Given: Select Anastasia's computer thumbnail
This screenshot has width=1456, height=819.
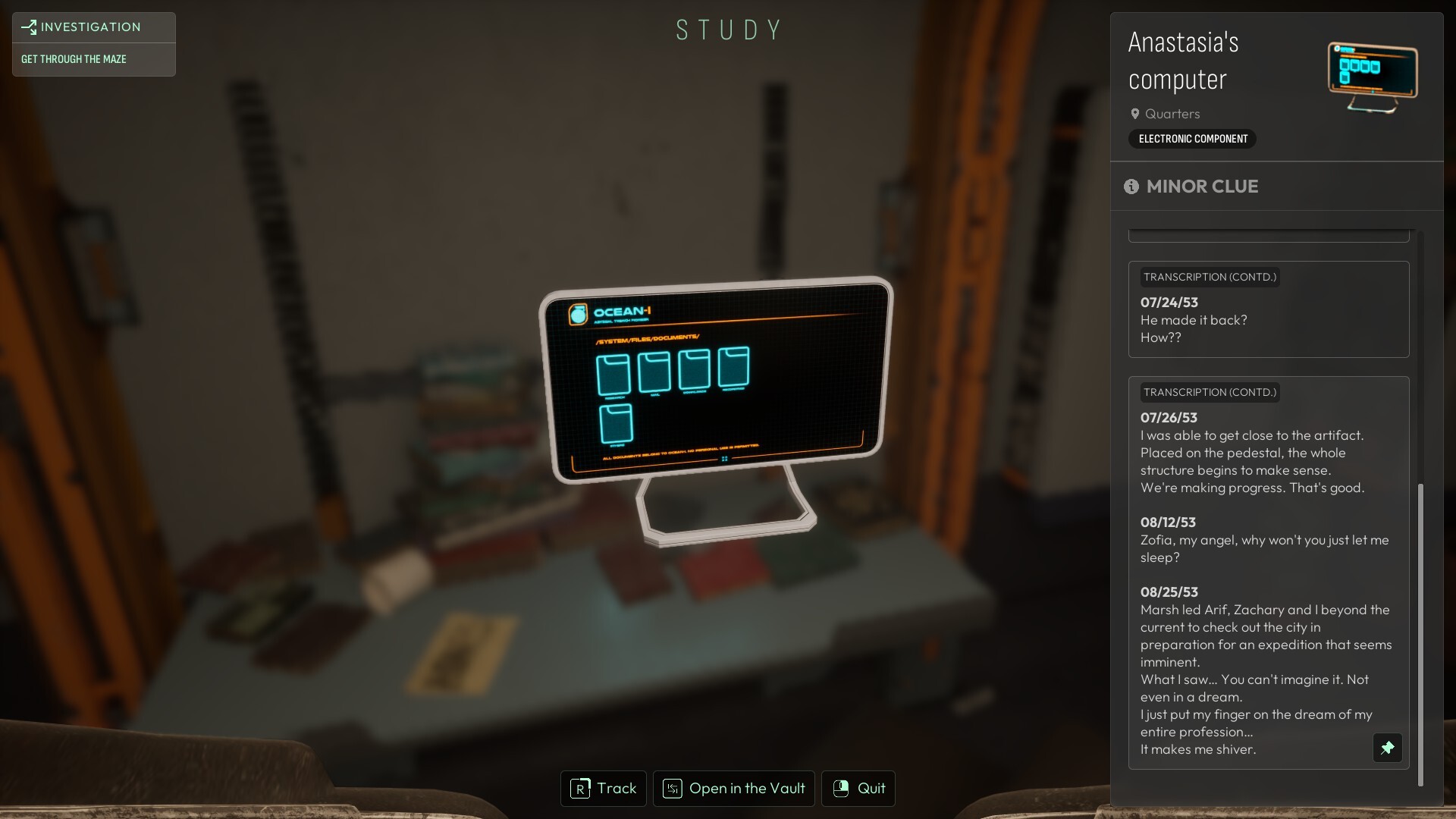Looking at the screenshot, I should point(1372,77).
